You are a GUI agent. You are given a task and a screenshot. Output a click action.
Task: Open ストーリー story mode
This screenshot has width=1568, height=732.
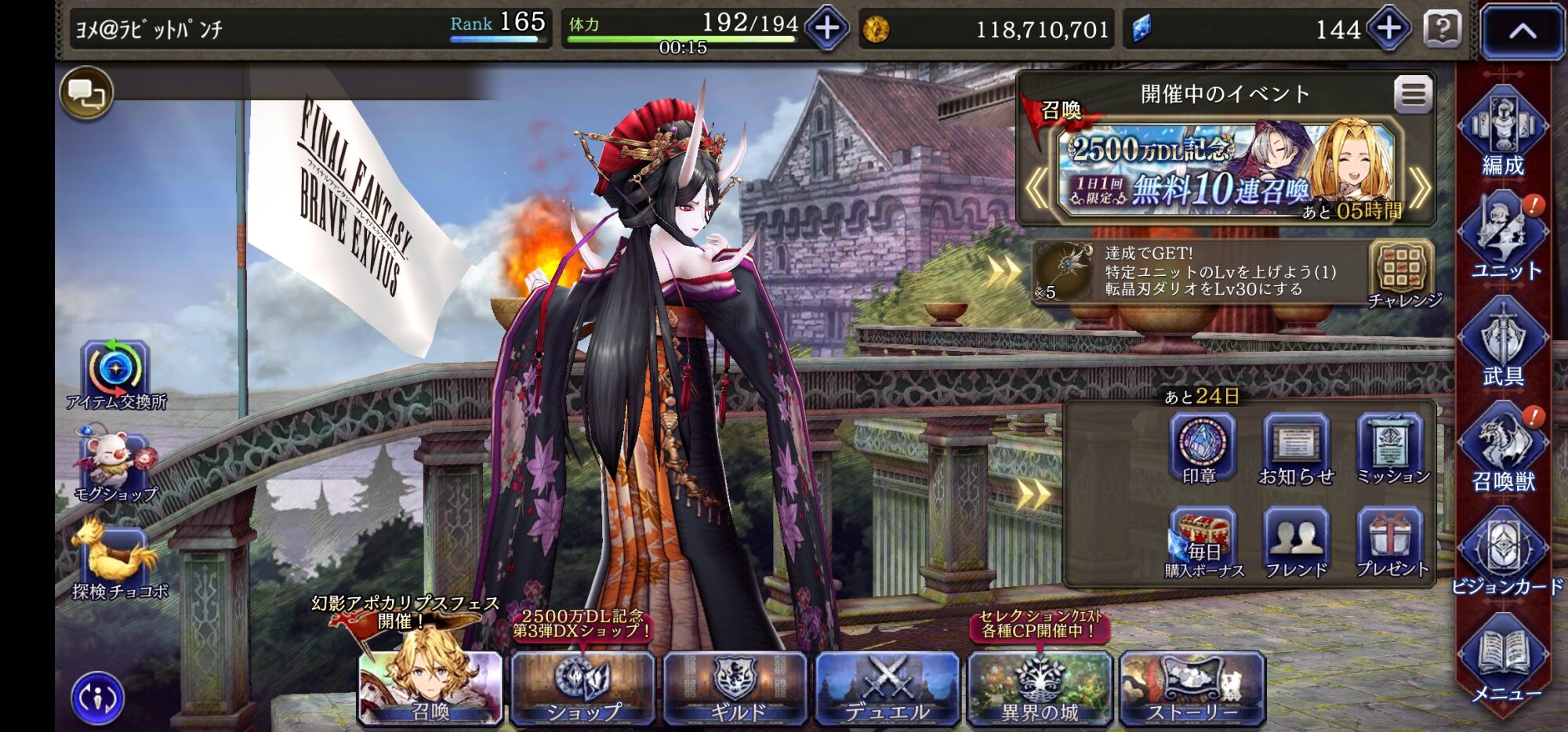(x=1192, y=687)
